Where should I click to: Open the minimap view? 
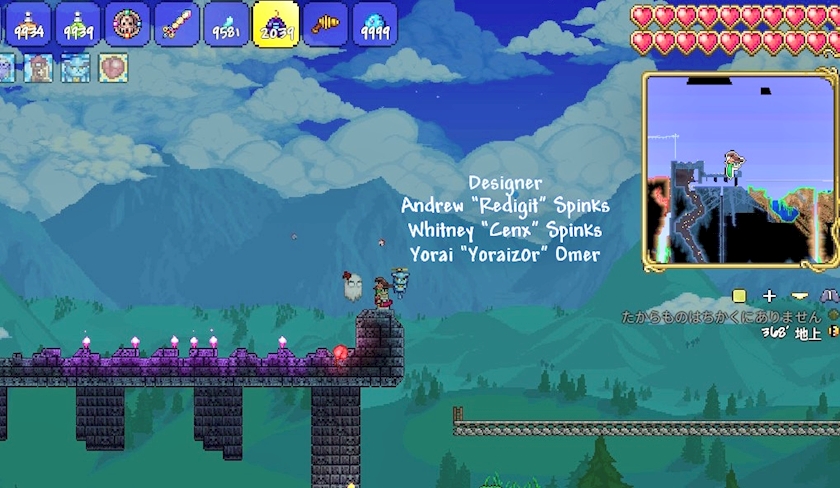tap(740, 168)
